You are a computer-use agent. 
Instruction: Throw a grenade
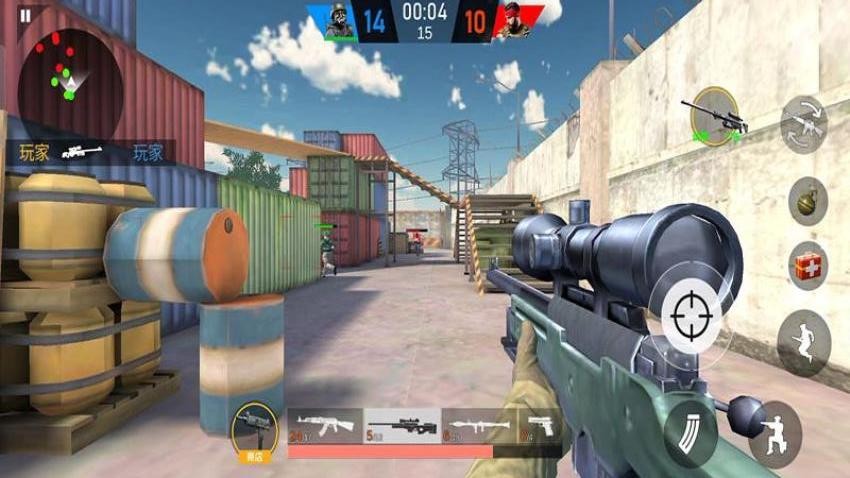[807, 201]
